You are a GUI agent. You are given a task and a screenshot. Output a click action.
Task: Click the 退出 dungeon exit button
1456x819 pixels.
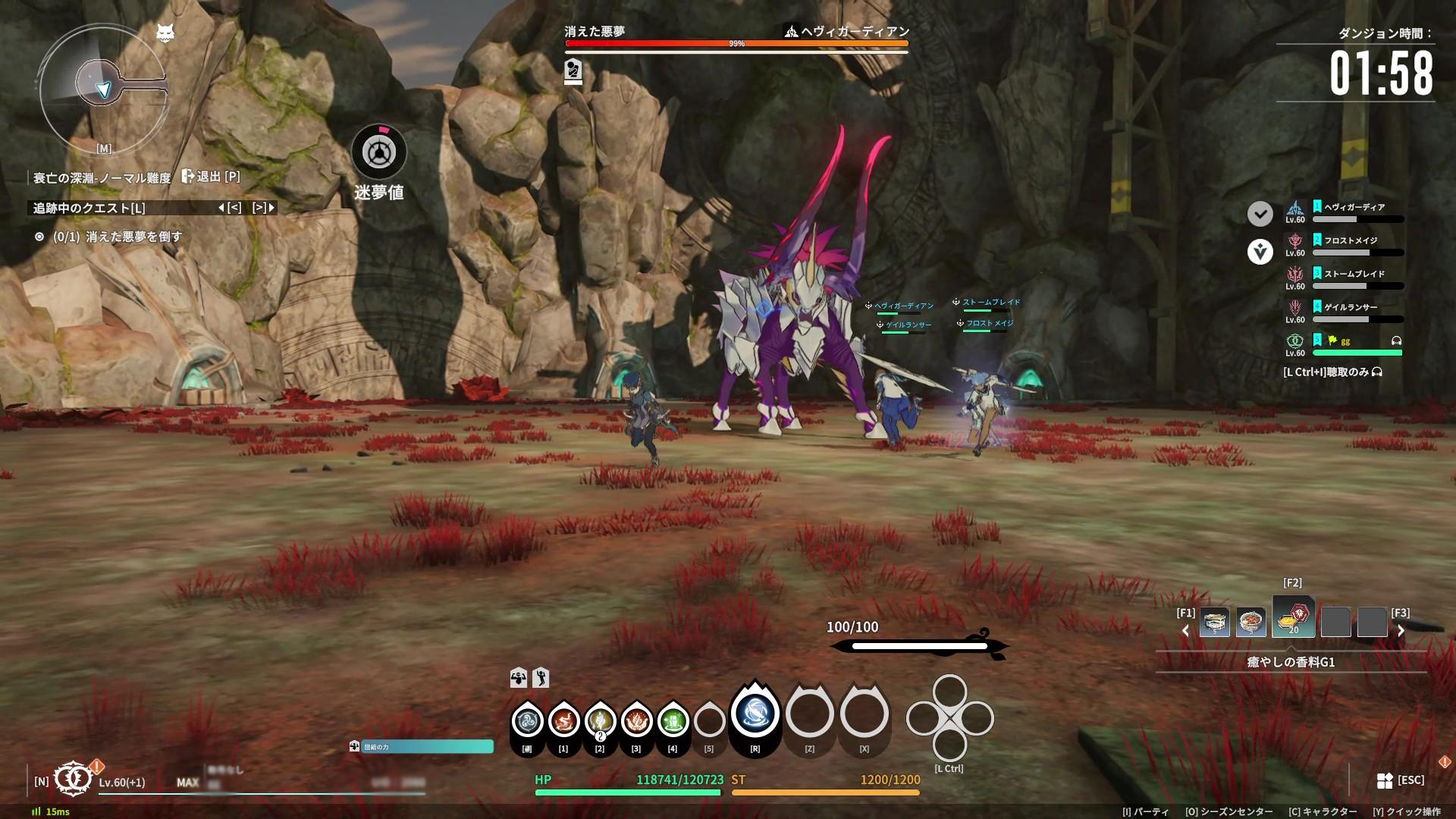210,177
